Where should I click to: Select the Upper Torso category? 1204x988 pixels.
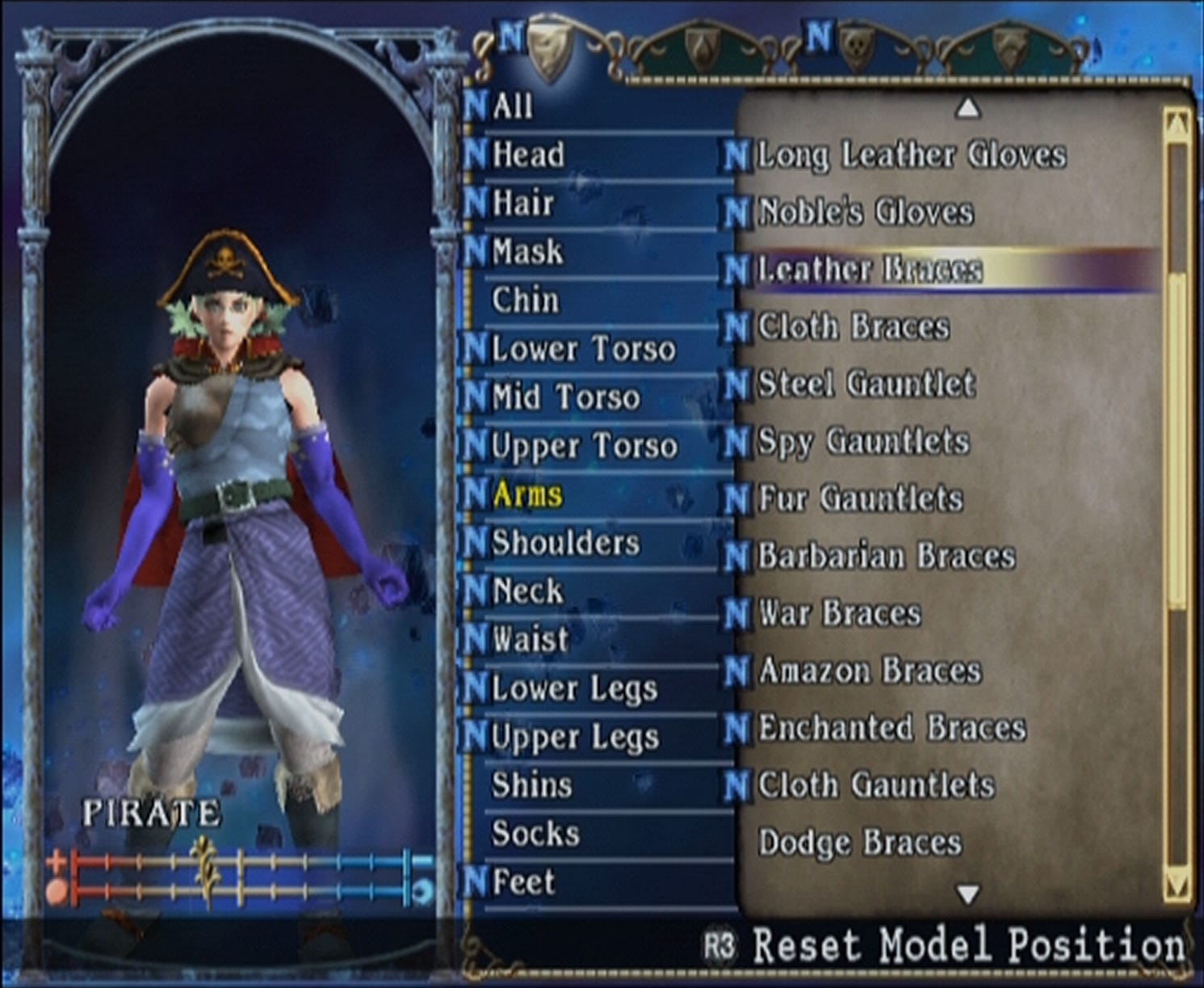[583, 446]
